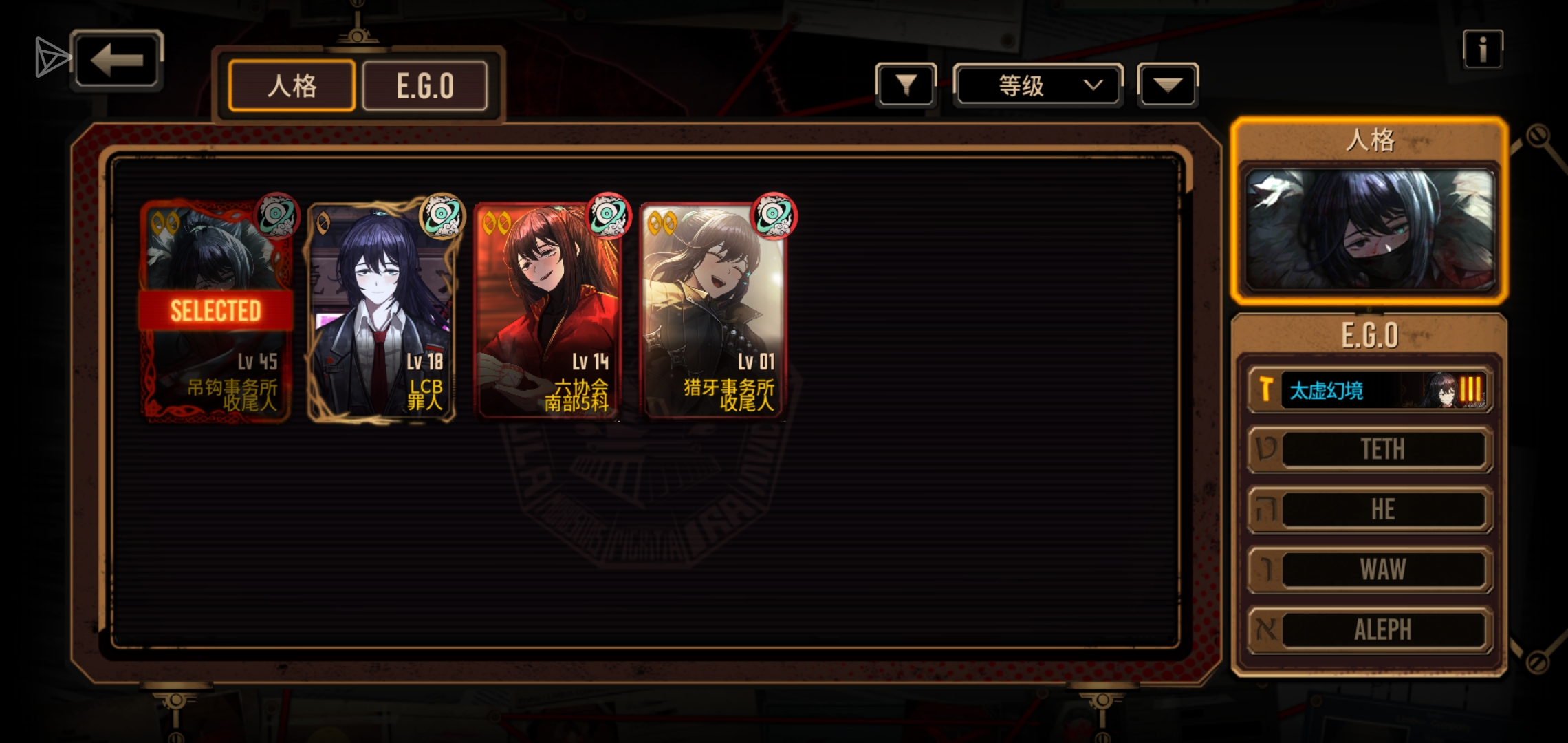Click the equipped 人格 portrait panel

click(x=1369, y=228)
